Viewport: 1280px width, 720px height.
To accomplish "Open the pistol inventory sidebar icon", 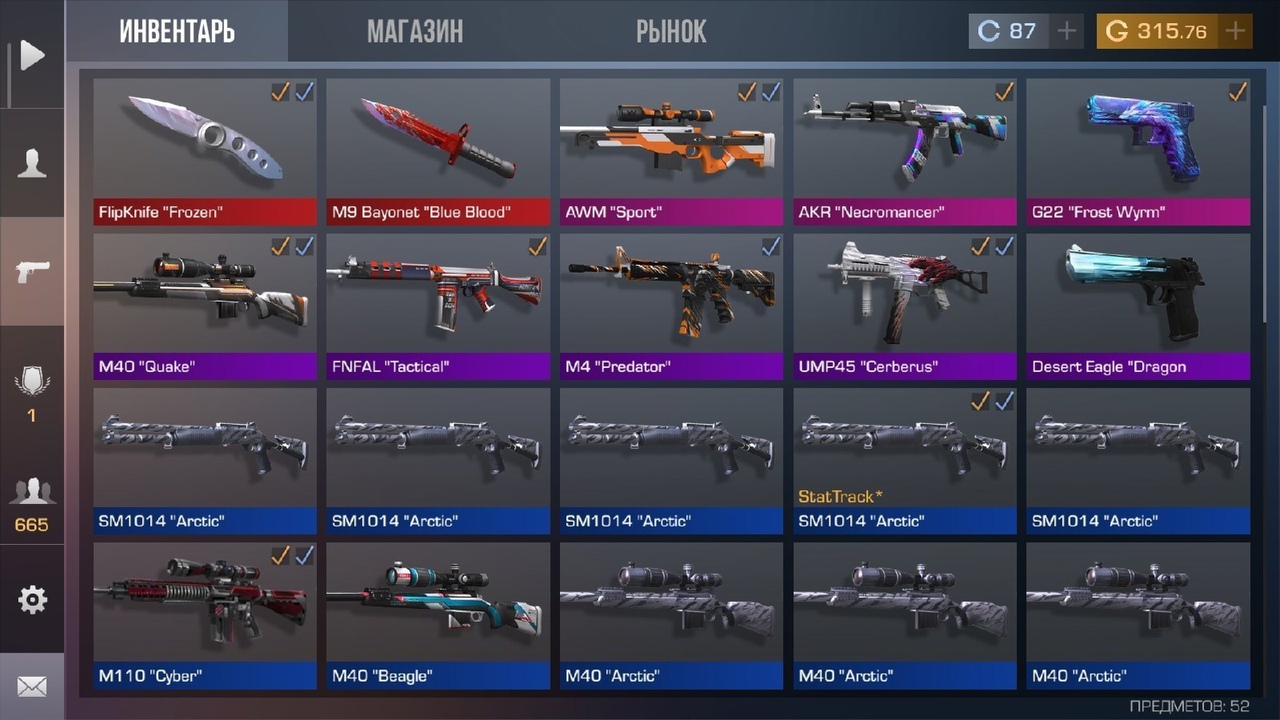I will tap(32, 271).
